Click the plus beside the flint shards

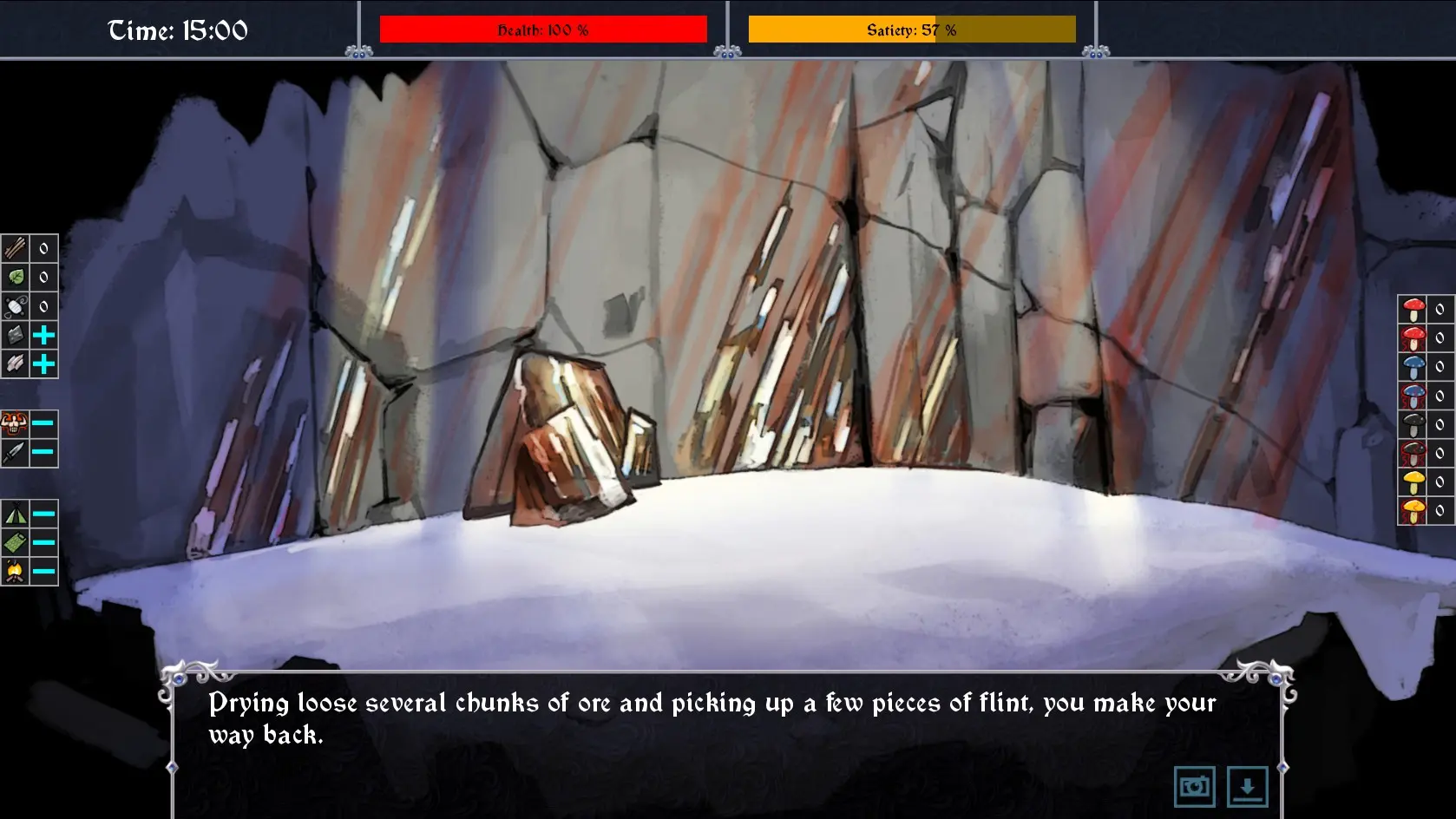[43, 364]
